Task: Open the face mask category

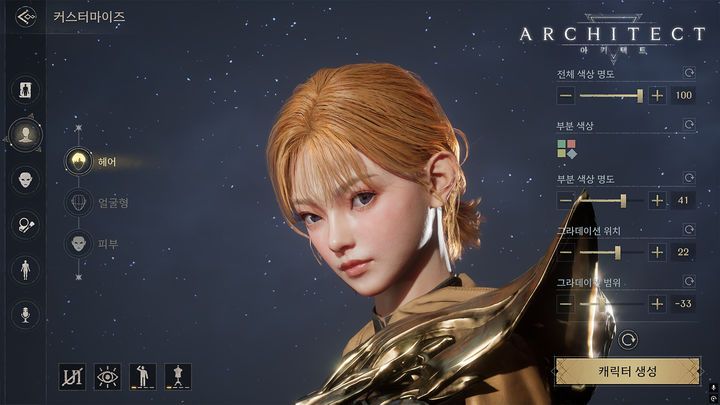Action: 25,180
